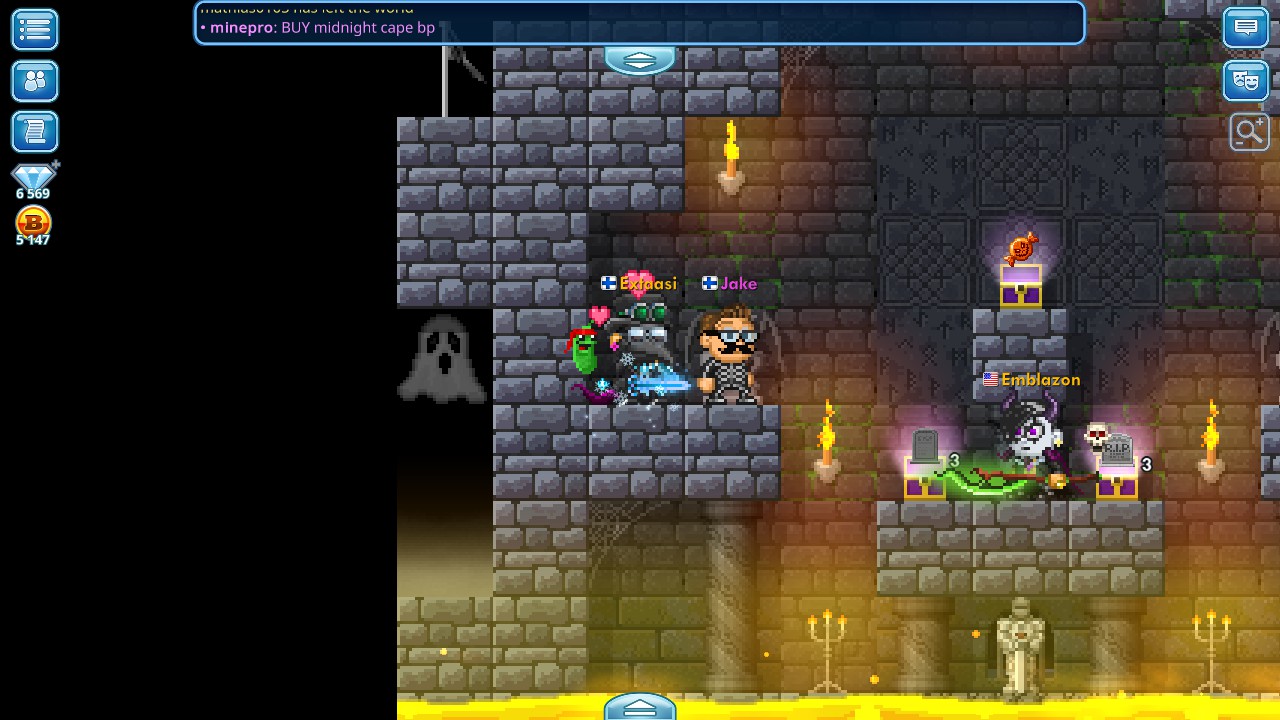Open the emotes theater masks icon
Image resolution: width=1280 pixels, height=720 pixels.
click(1245, 81)
